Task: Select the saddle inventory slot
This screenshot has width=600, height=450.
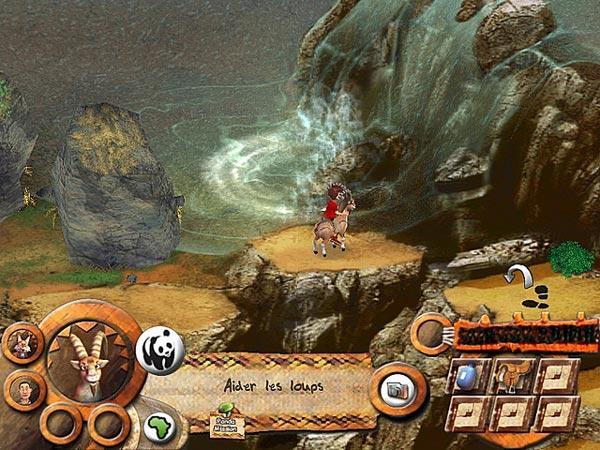Action: (x=511, y=376)
